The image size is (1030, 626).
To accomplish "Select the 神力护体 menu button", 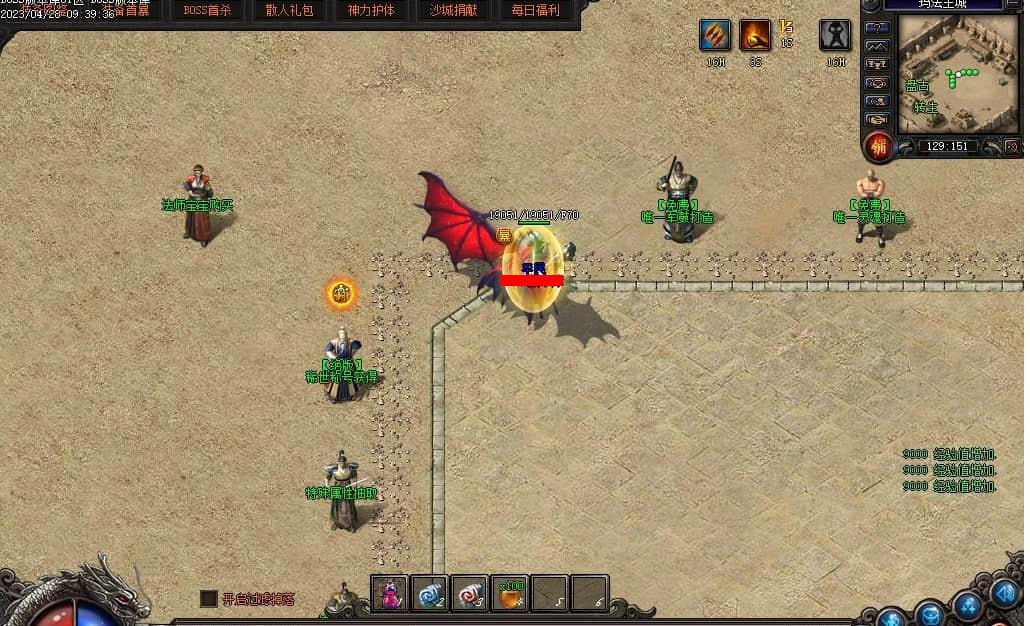I will 371,11.
